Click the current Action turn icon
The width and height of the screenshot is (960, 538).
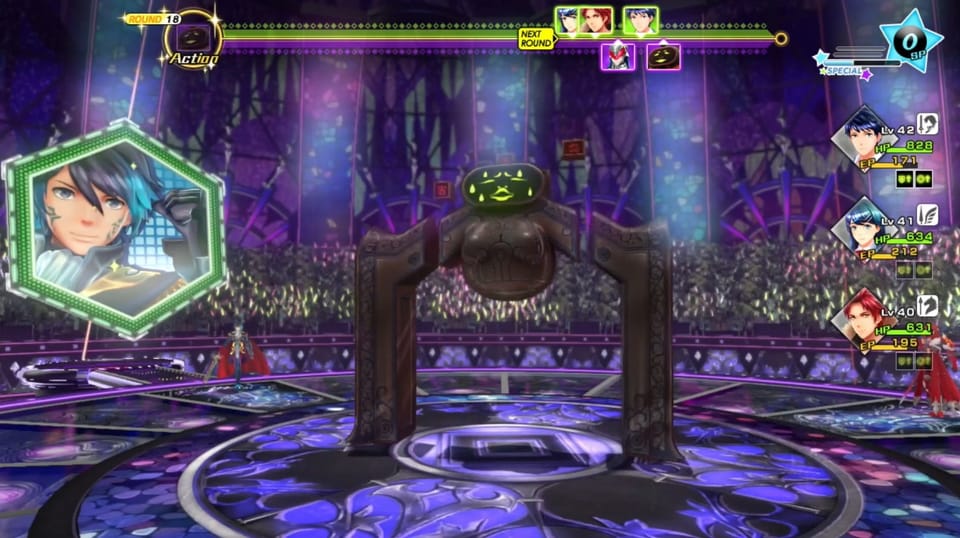point(192,38)
